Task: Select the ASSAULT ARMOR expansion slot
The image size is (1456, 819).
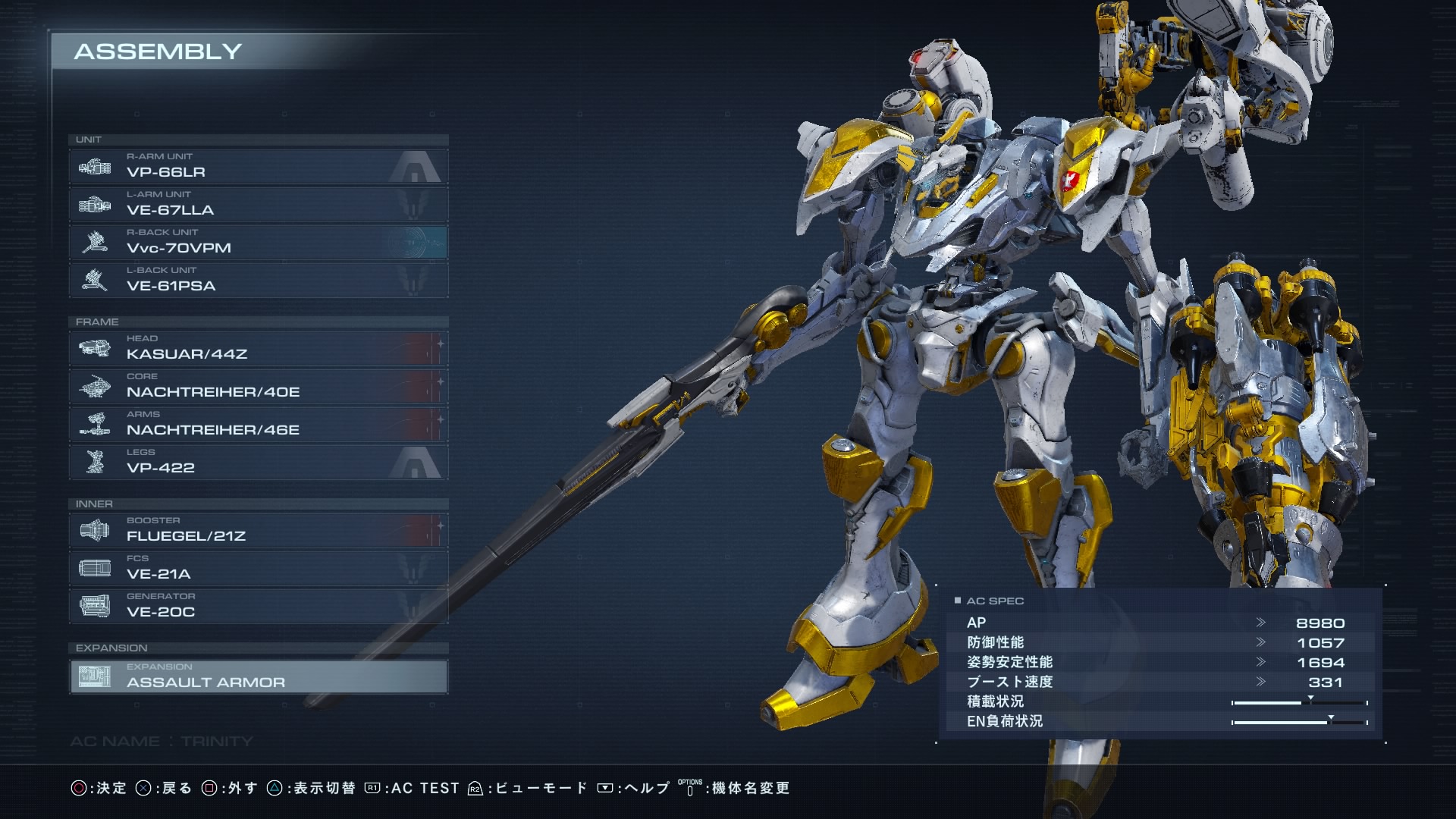Action: 258,676
